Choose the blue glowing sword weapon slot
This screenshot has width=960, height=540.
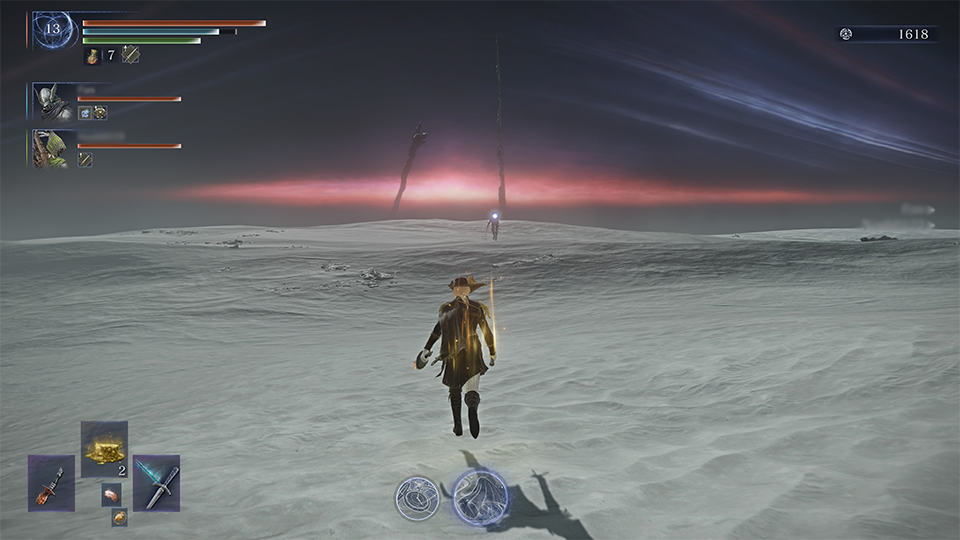point(157,483)
